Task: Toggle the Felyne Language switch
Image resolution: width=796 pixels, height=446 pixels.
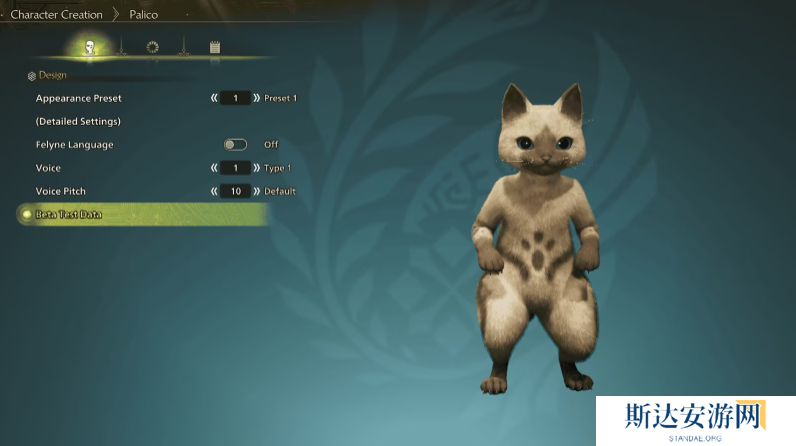Action: [x=236, y=144]
